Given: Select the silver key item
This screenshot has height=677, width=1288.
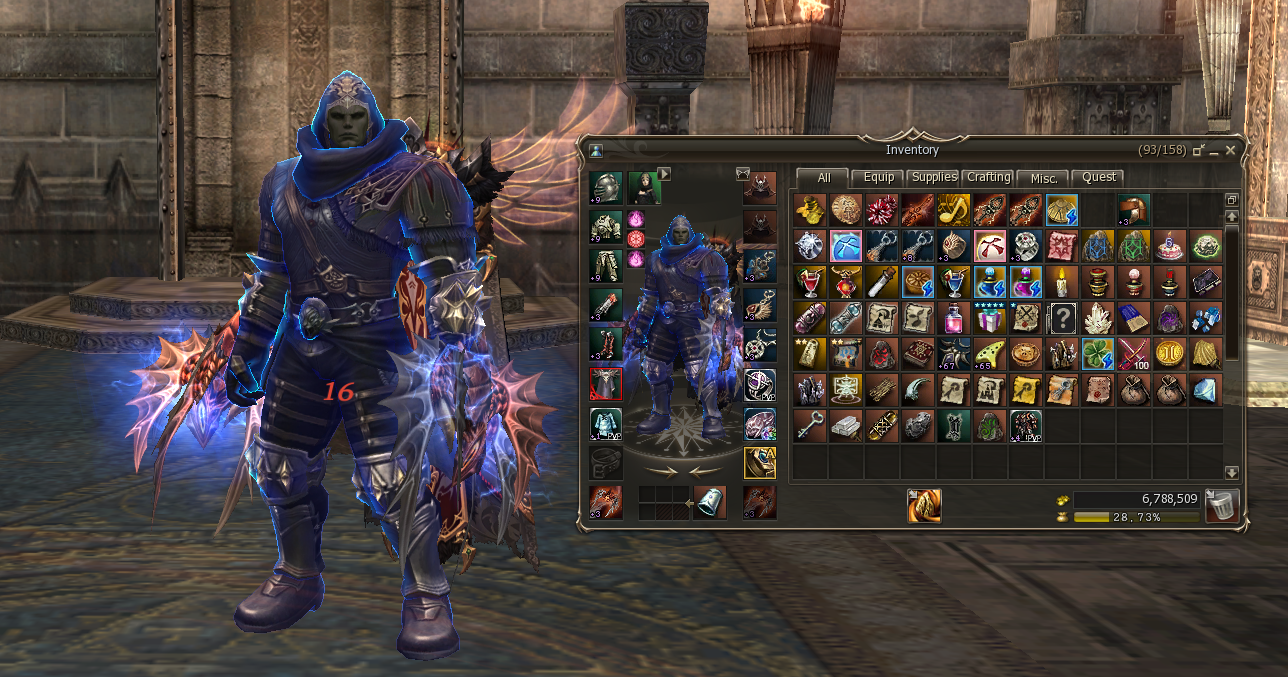Looking at the screenshot, I should pos(809,426).
